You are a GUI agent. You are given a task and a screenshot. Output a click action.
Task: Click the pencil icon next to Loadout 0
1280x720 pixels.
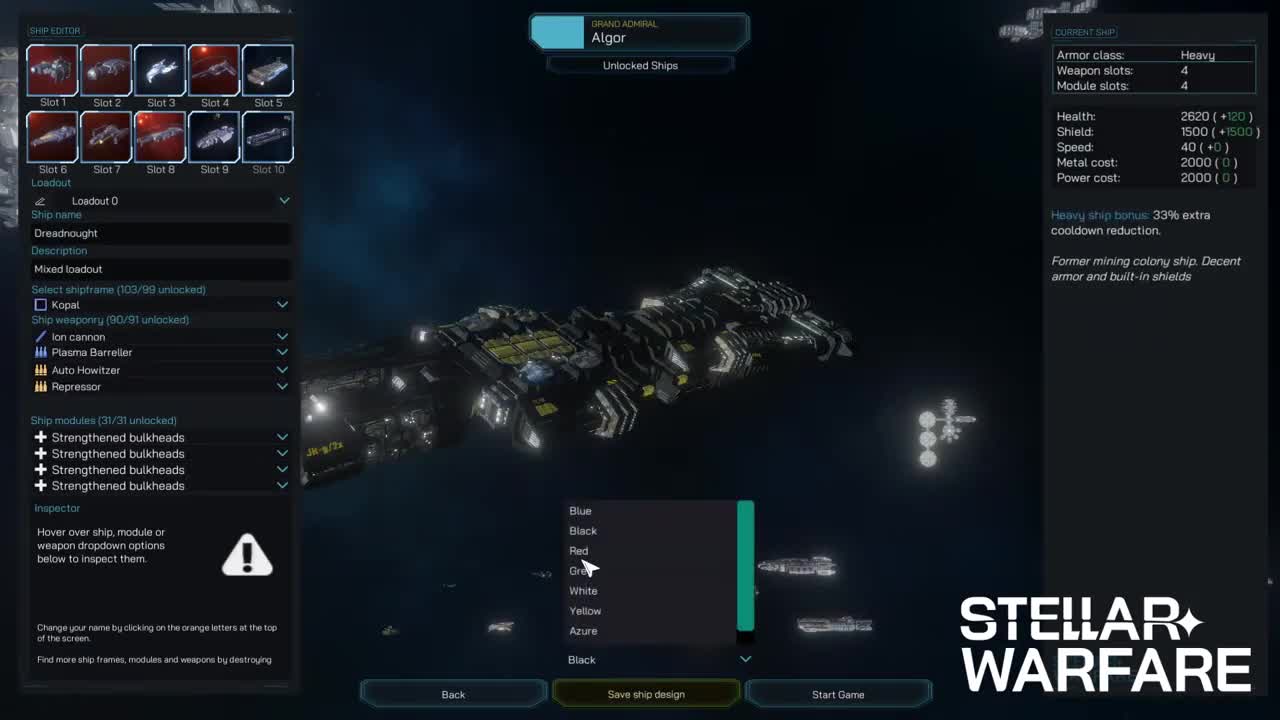pos(40,200)
